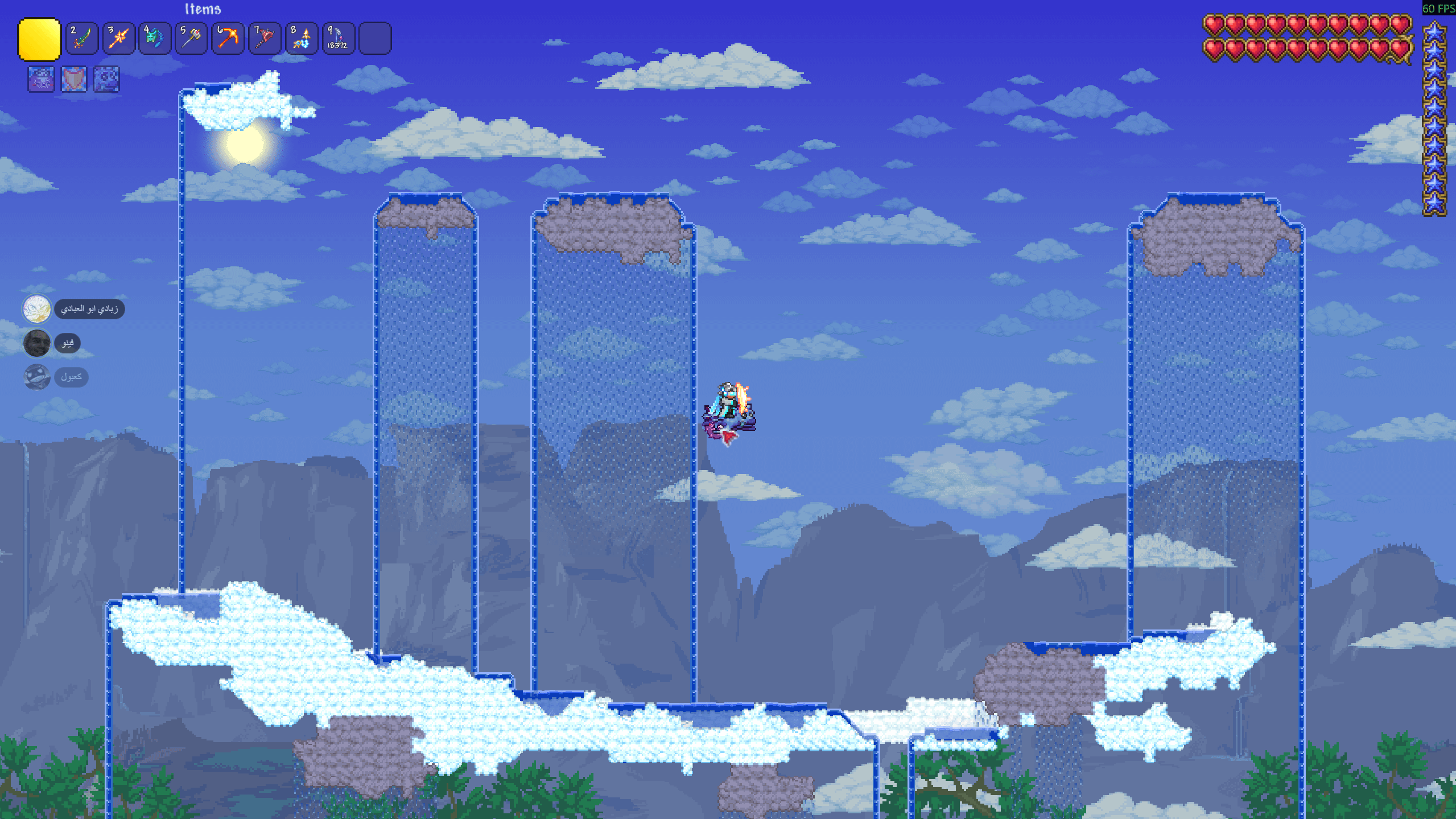Select the green sword in hotbar slot 2
This screenshot has height=819, width=1456.
pyautogui.click(x=82, y=39)
